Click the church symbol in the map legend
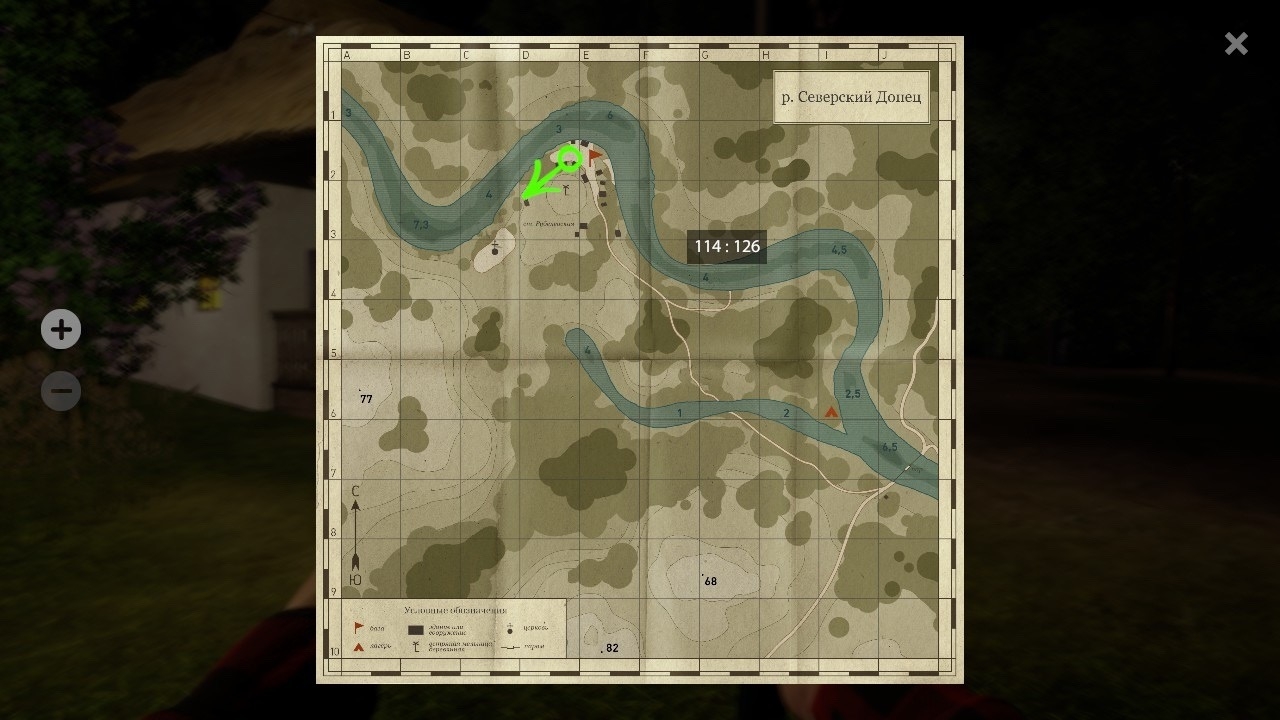 510,629
